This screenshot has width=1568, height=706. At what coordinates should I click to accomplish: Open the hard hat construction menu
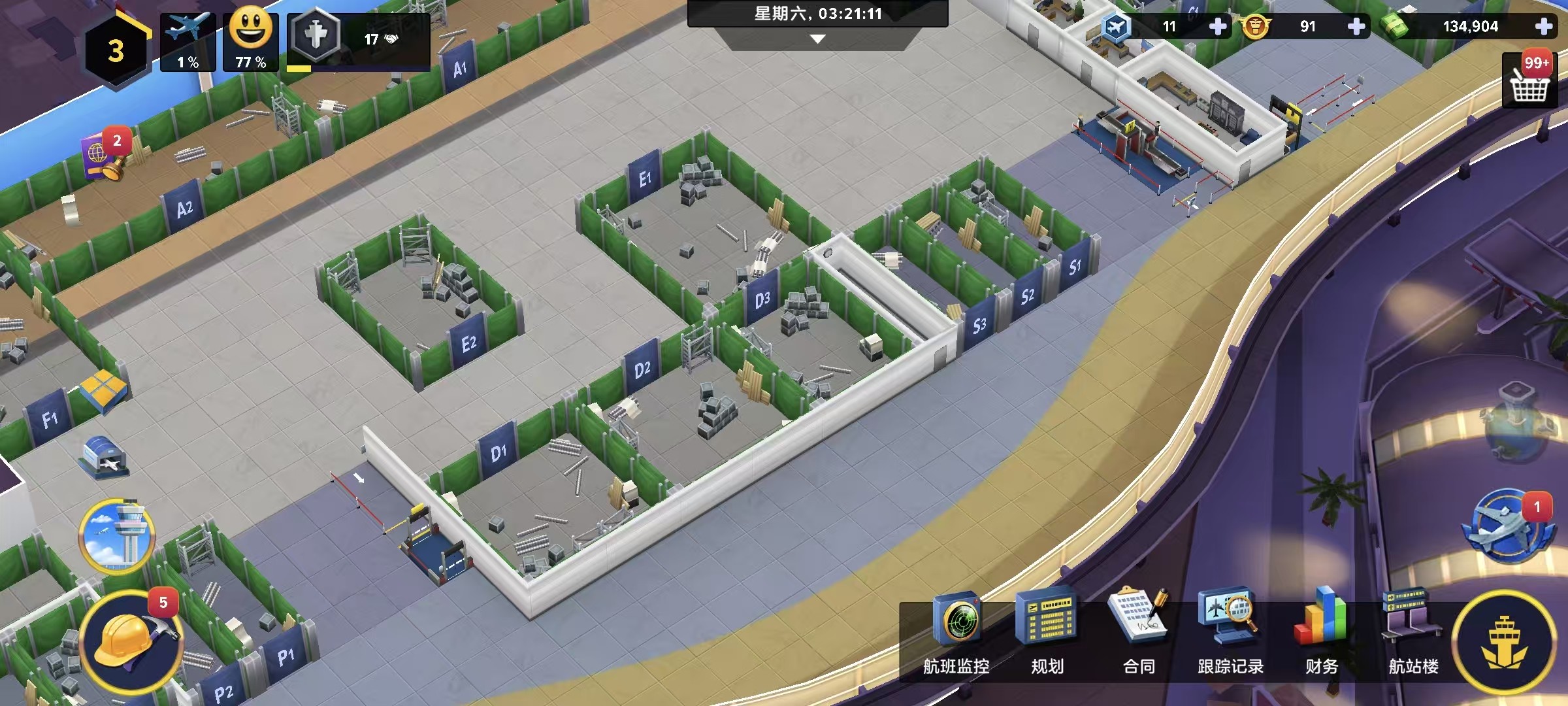pos(131,641)
